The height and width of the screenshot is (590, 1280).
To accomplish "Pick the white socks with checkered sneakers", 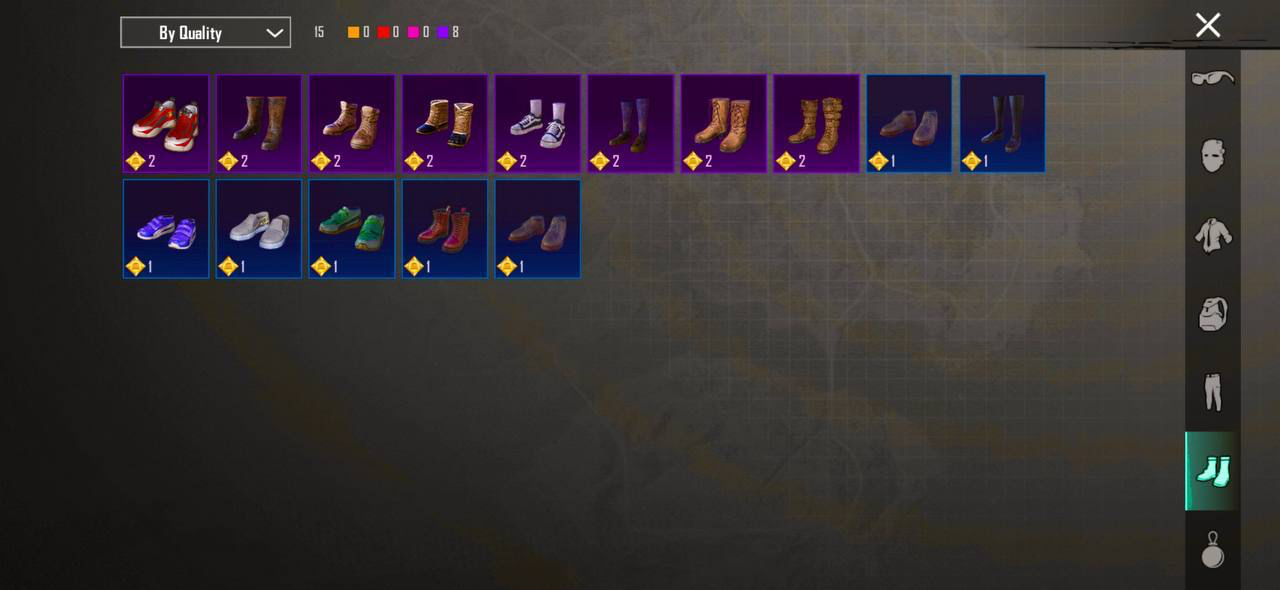I will (538, 123).
